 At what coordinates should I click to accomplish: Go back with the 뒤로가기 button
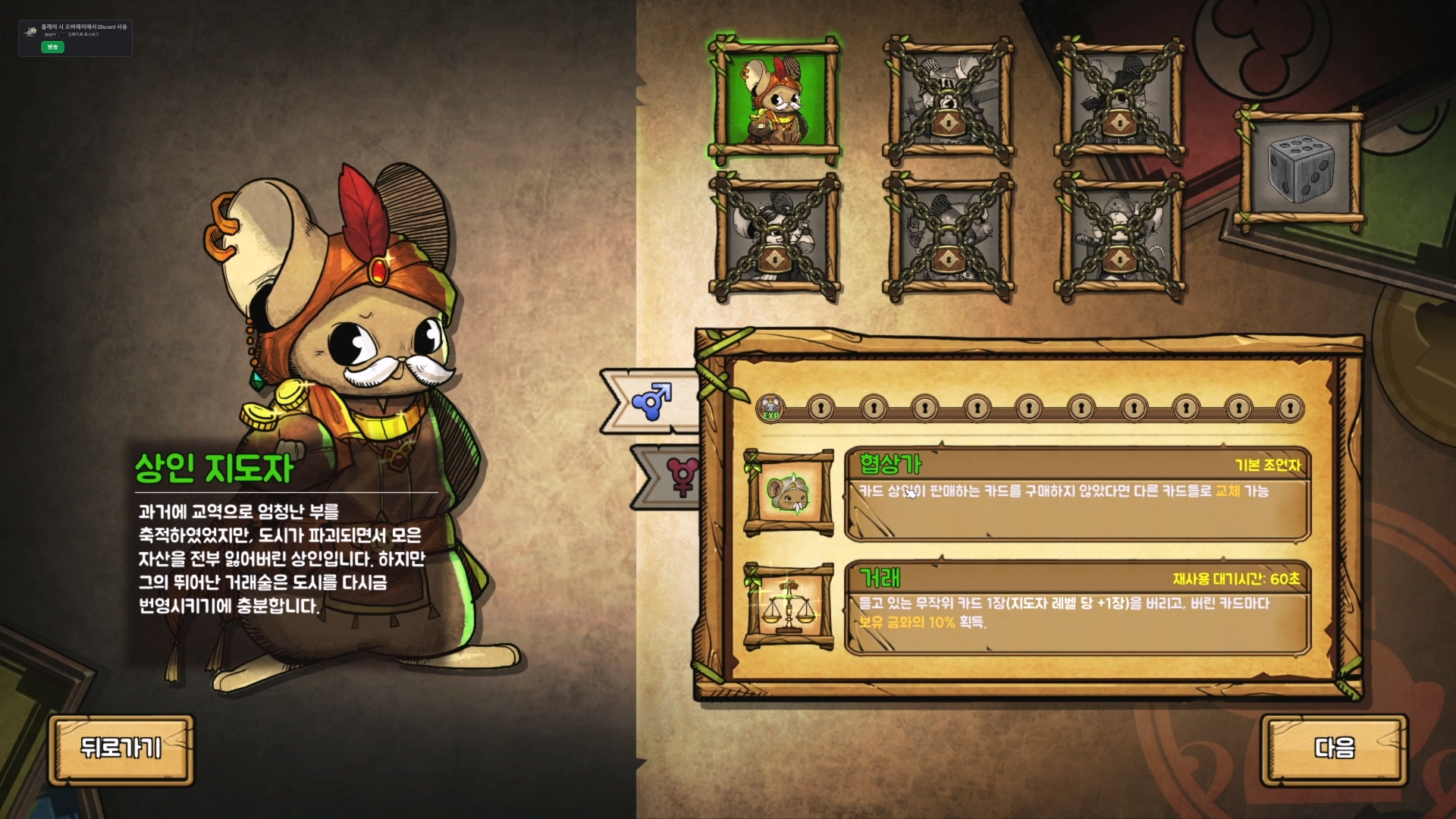(x=121, y=748)
